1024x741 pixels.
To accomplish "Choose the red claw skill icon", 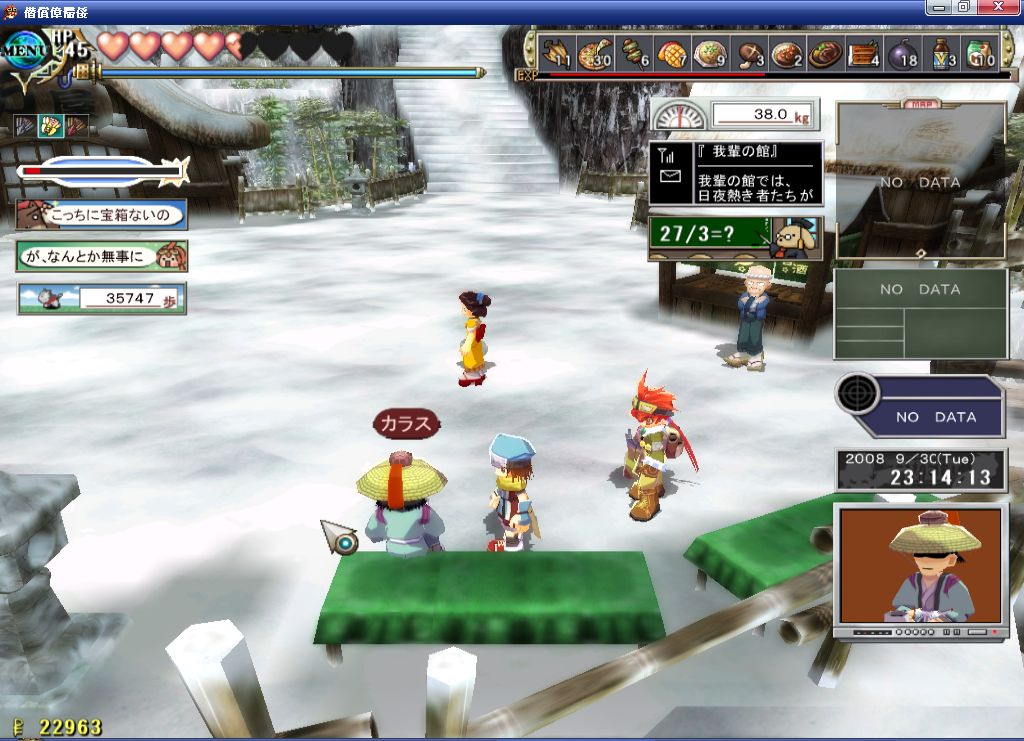I will coord(76,126).
